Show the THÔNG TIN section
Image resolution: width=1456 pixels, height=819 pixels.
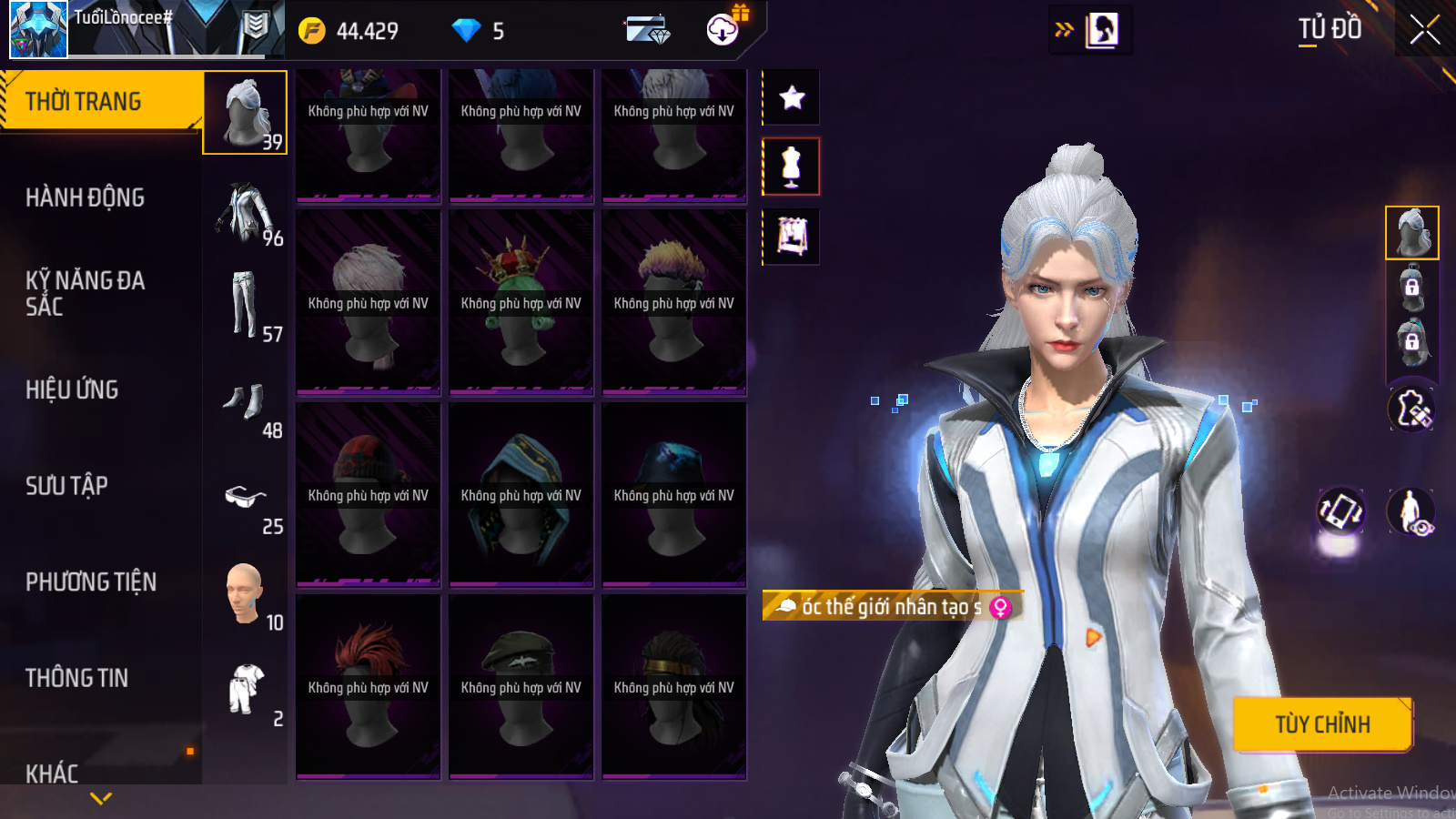76,678
